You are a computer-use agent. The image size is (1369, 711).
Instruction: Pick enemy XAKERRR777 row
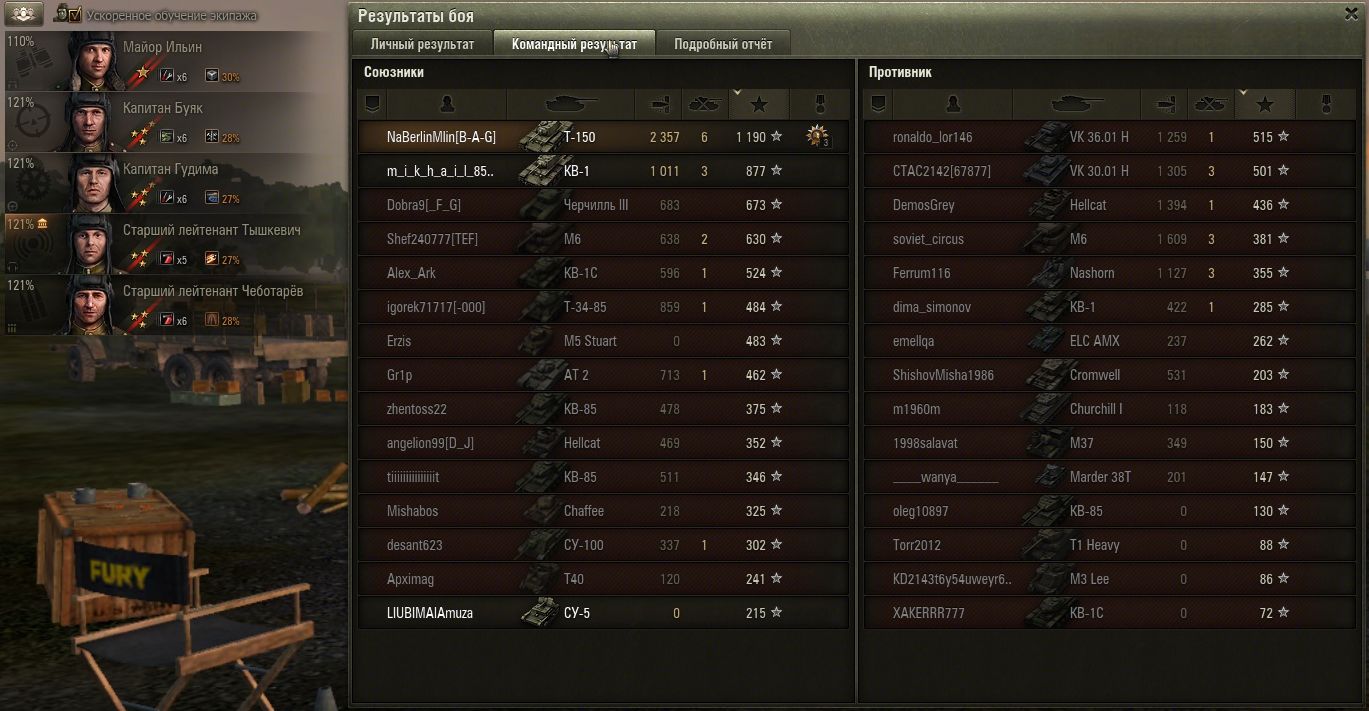pos(928,613)
